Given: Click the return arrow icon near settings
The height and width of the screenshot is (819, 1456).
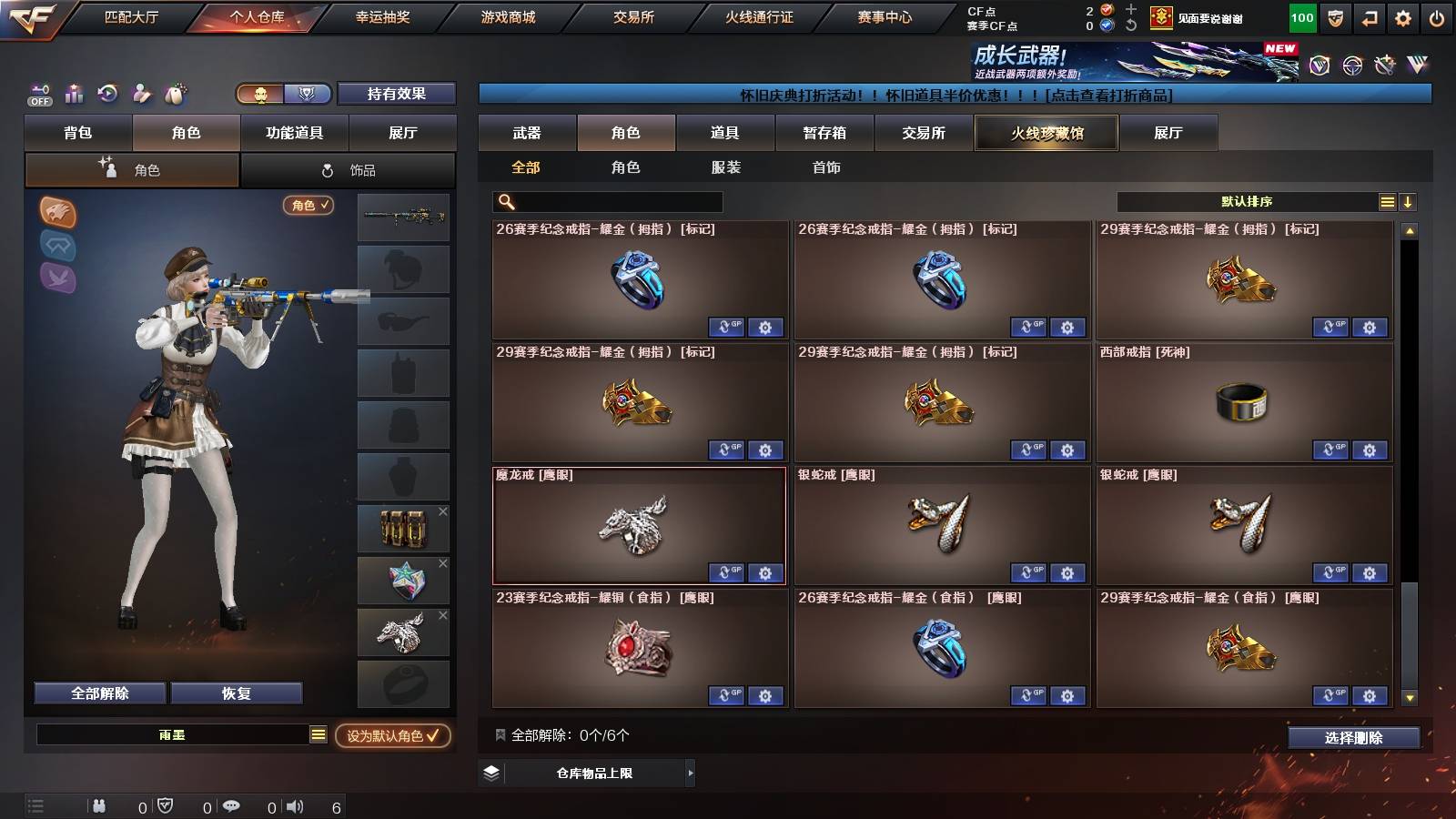Looking at the screenshot, I should (x=1368, y=19).
